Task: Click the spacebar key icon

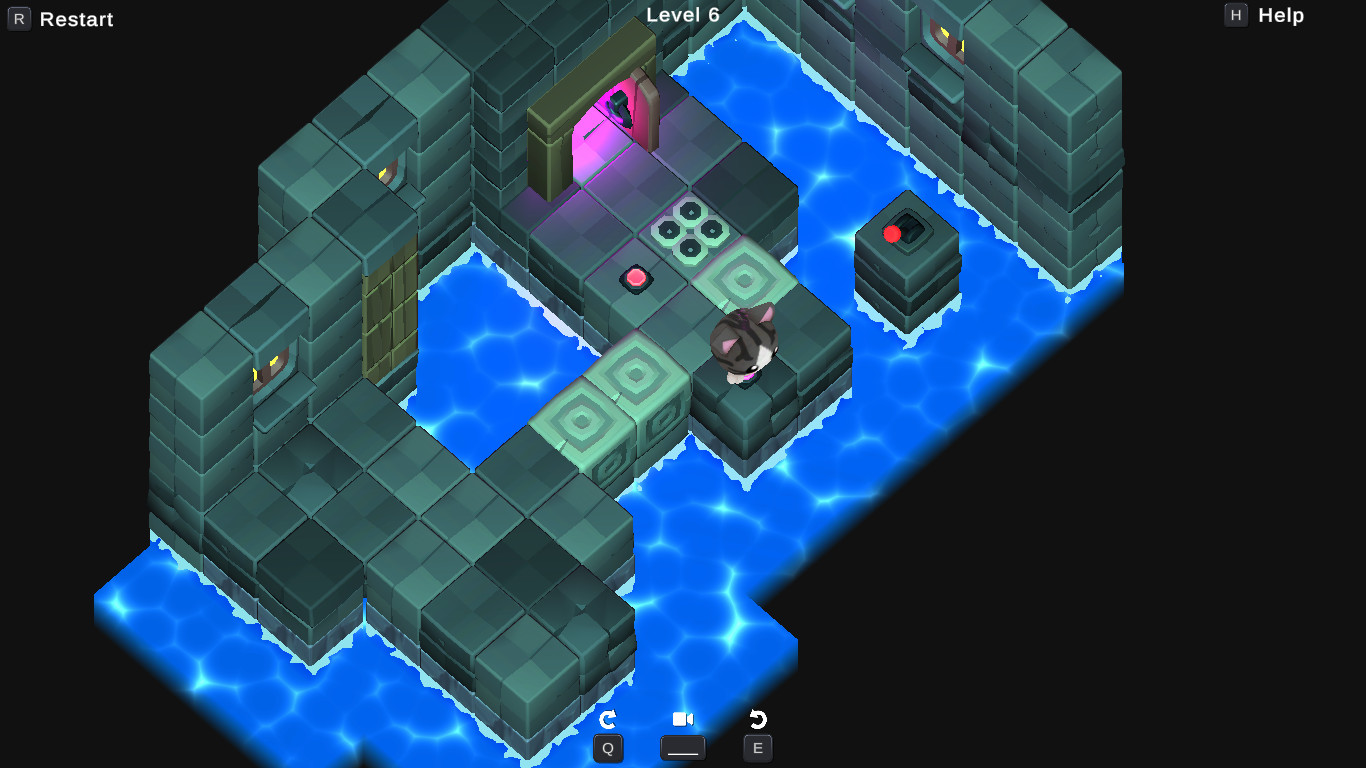Action: pyautogui.click(x=683, y=747)
